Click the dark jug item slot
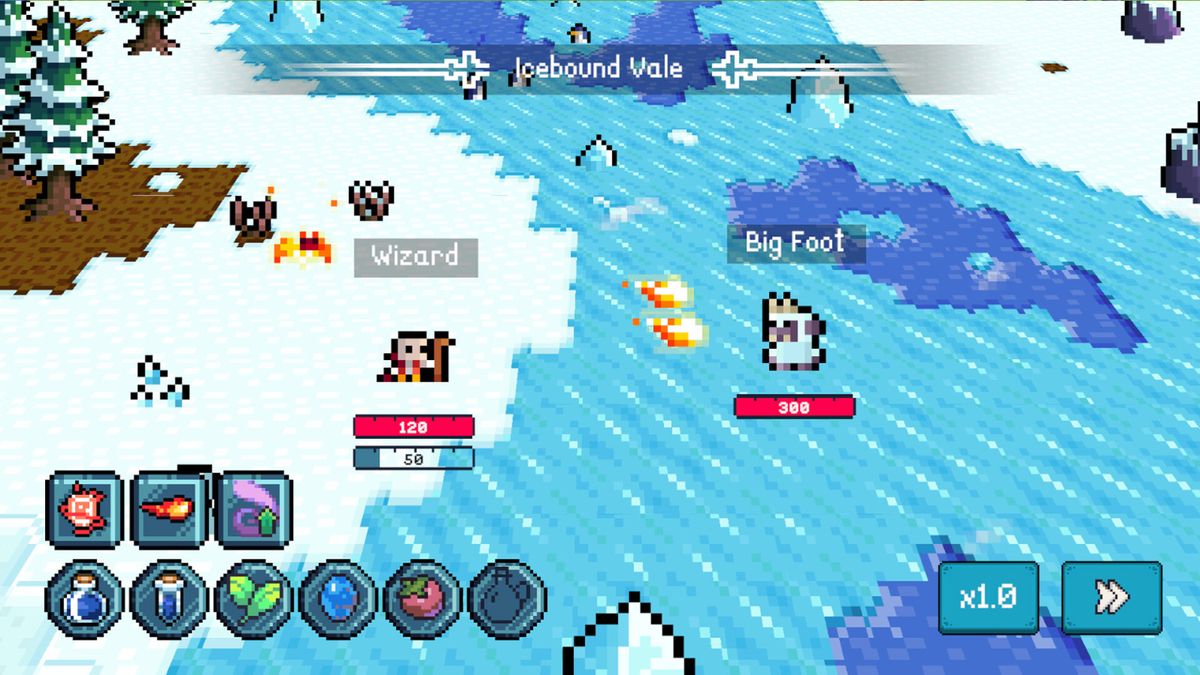1200x675 pixels. pyautogui.click(x=507, y=598)
